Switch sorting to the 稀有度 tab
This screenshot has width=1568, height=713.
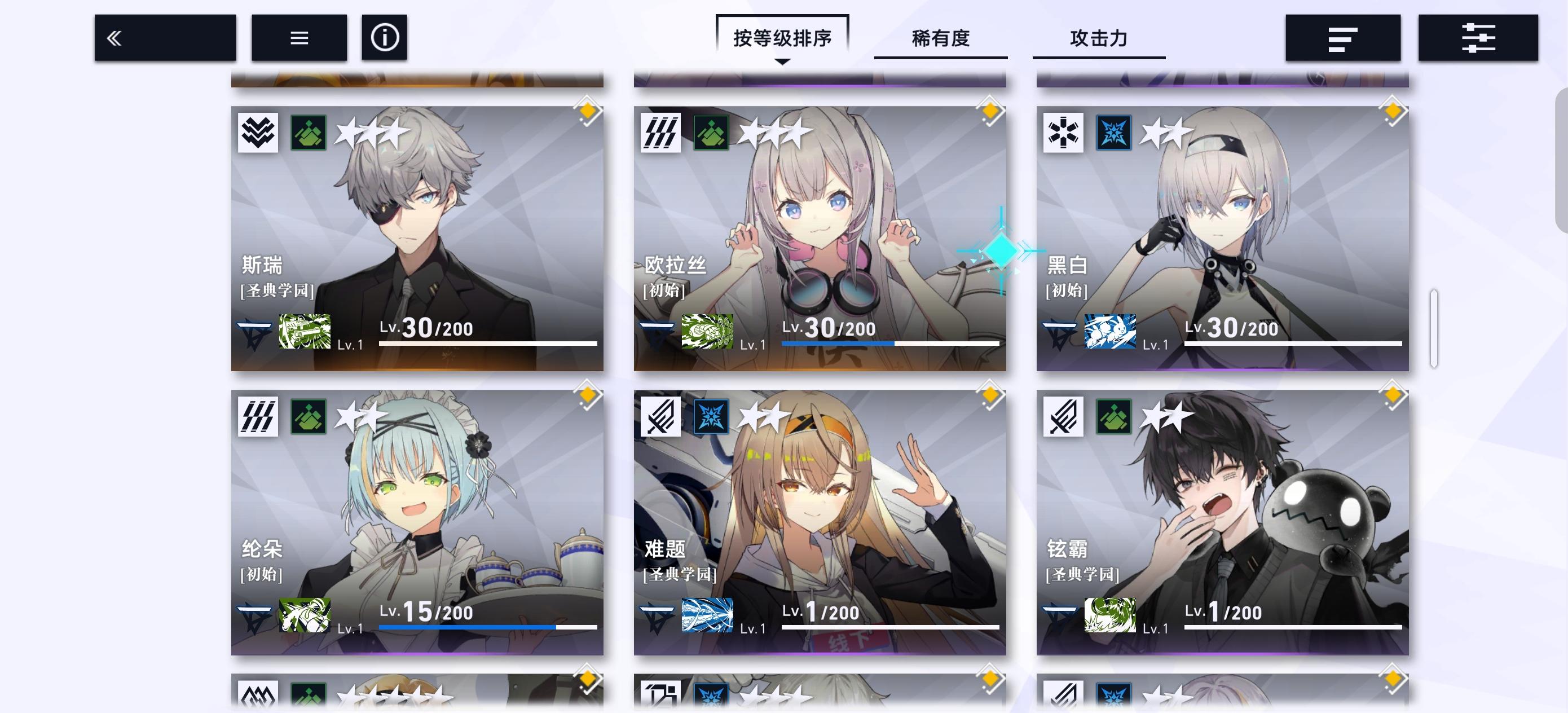pyautogui.click(x=941, y=38)
